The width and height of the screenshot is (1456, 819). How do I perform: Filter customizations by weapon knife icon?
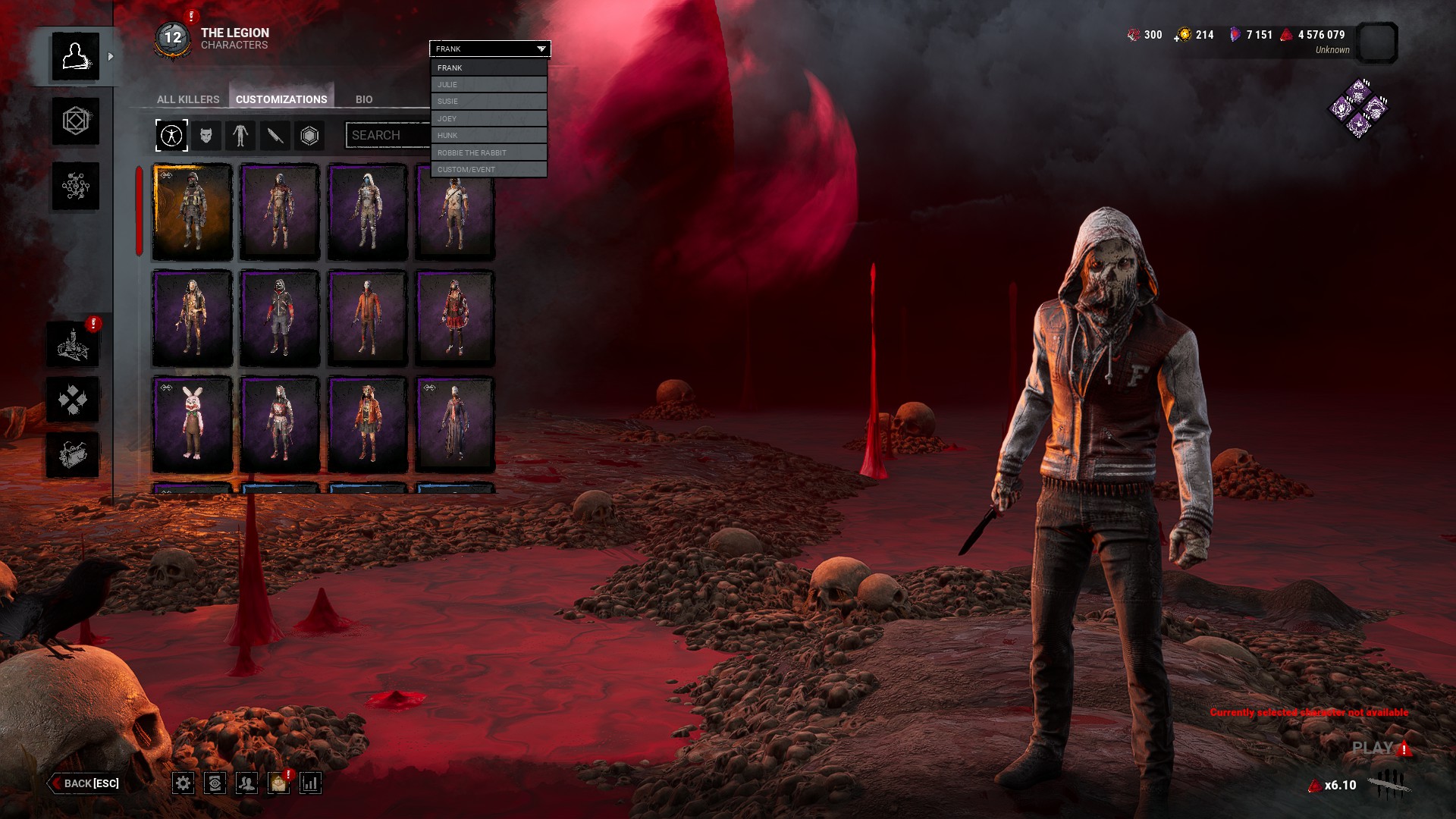[275, 136]
